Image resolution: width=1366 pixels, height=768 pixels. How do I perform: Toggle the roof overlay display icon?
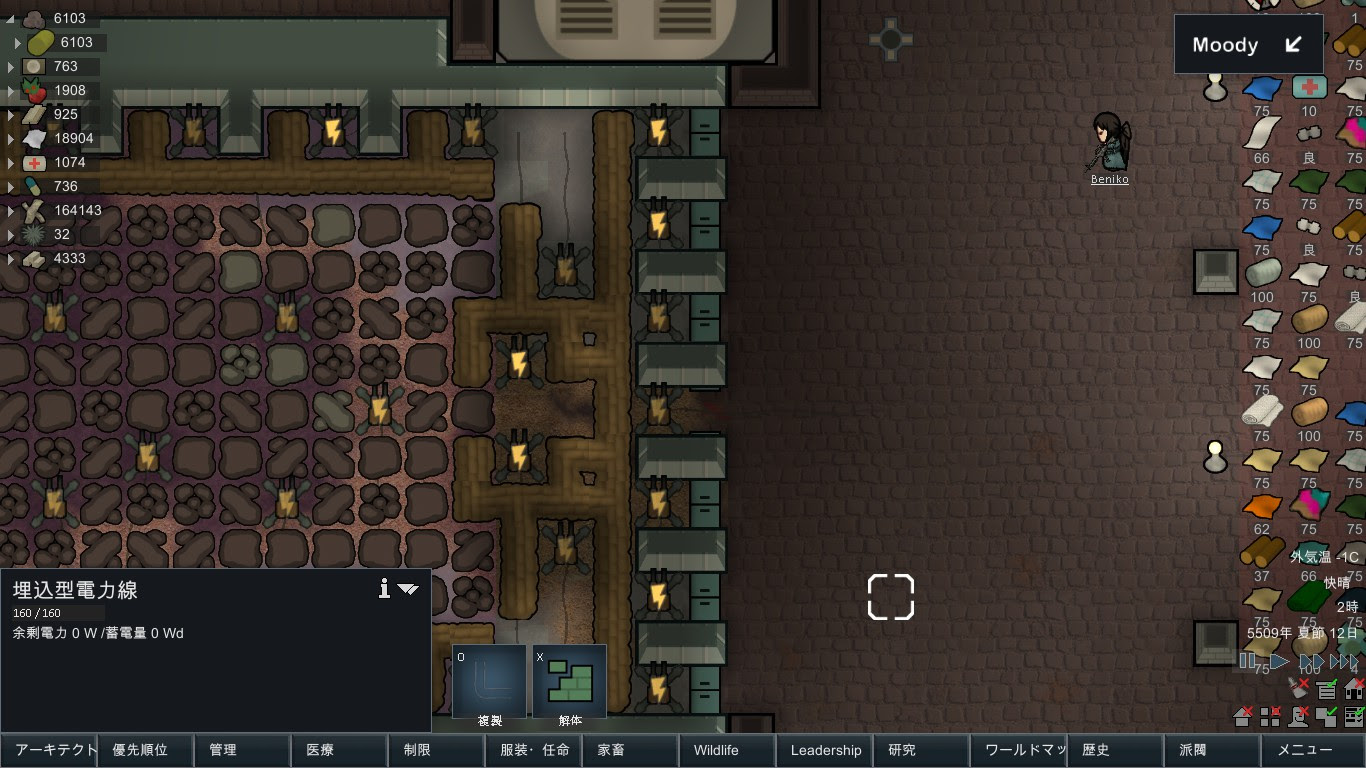click(x=1242, y=716)
